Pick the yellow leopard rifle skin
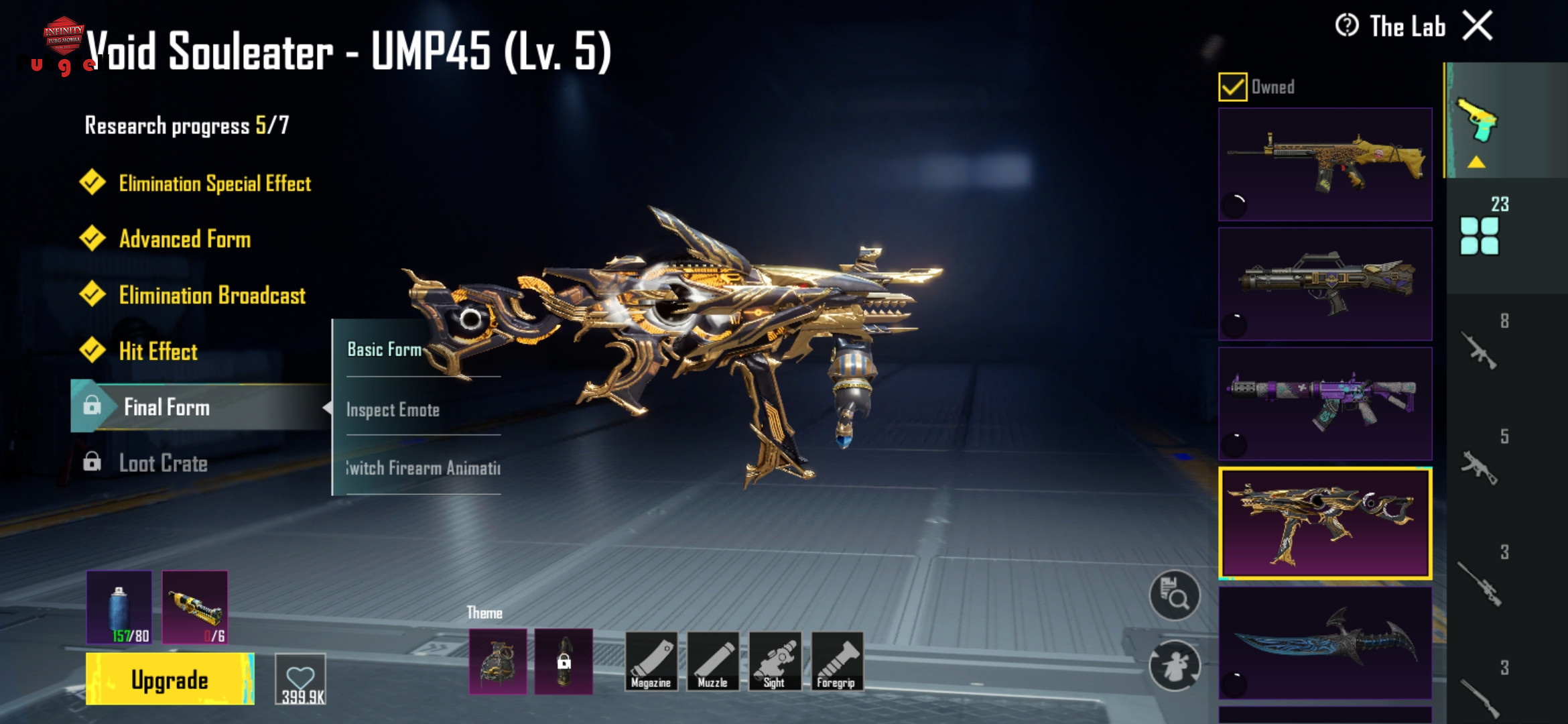Viewport: 1568px width, 724px height. pyautogui.click(x=1325, y=165)
